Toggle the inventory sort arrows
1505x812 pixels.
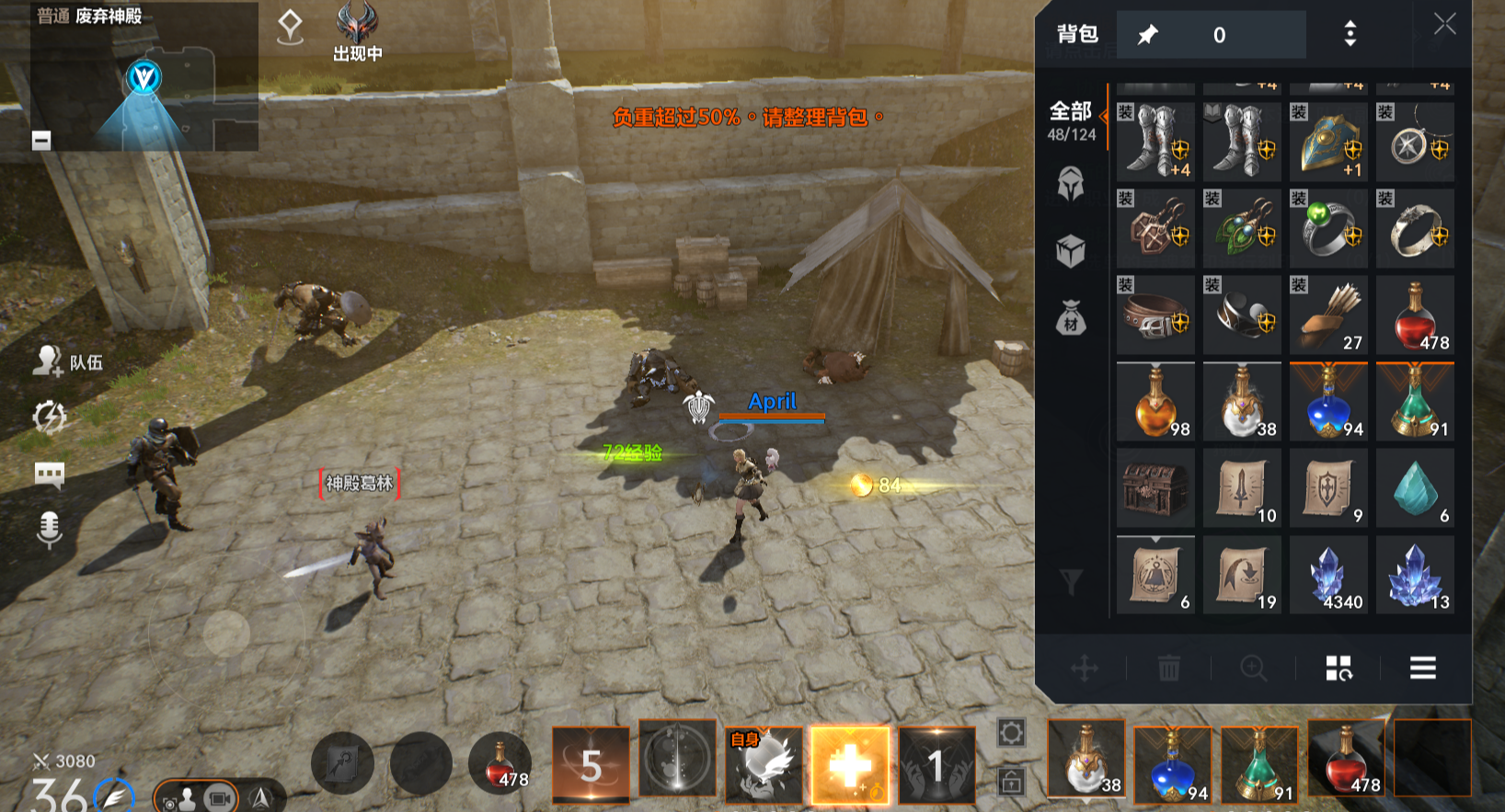click(1350, 35)
